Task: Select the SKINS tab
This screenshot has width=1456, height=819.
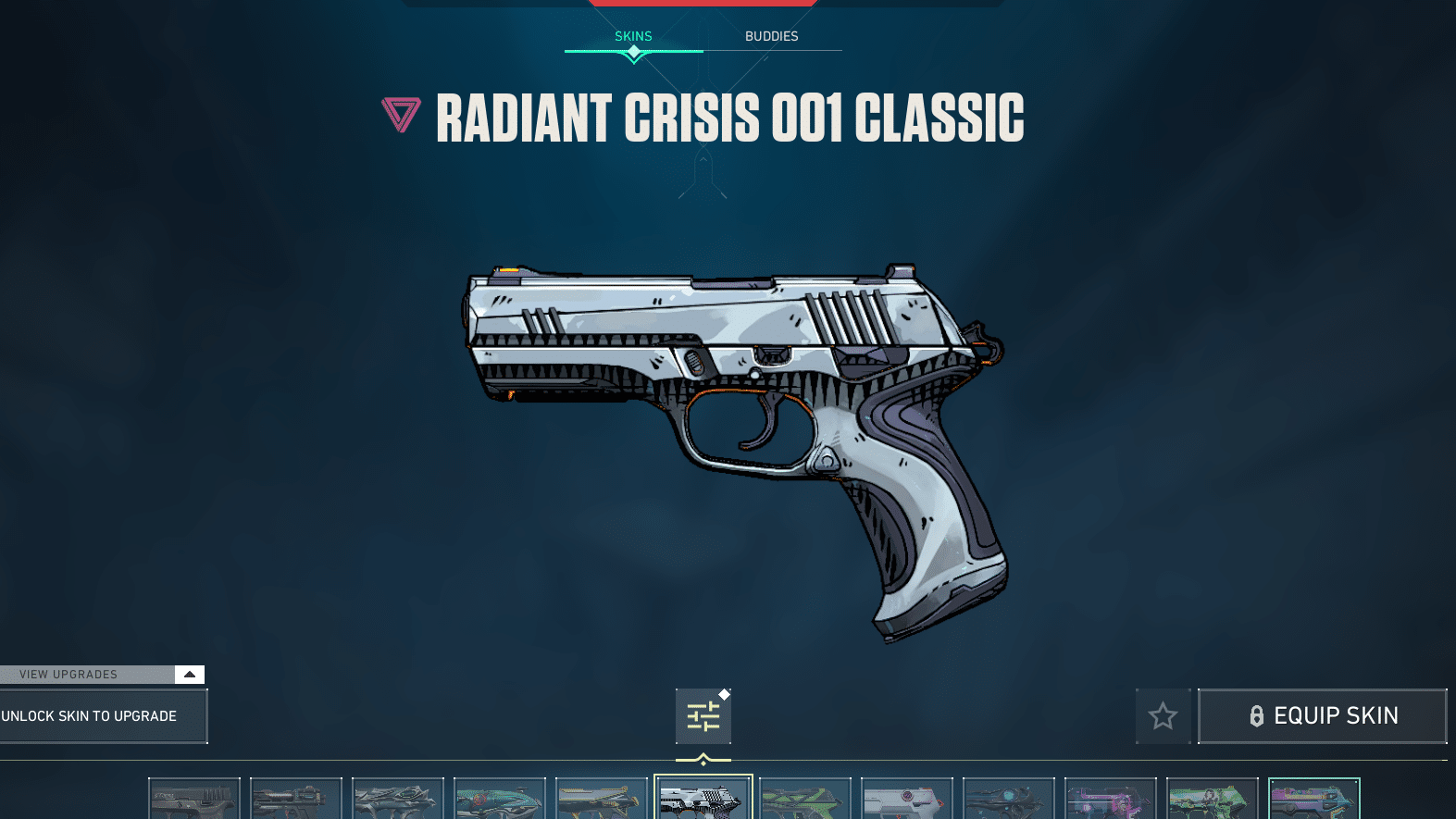Action: pyautogui.click(x=633, y=36)
